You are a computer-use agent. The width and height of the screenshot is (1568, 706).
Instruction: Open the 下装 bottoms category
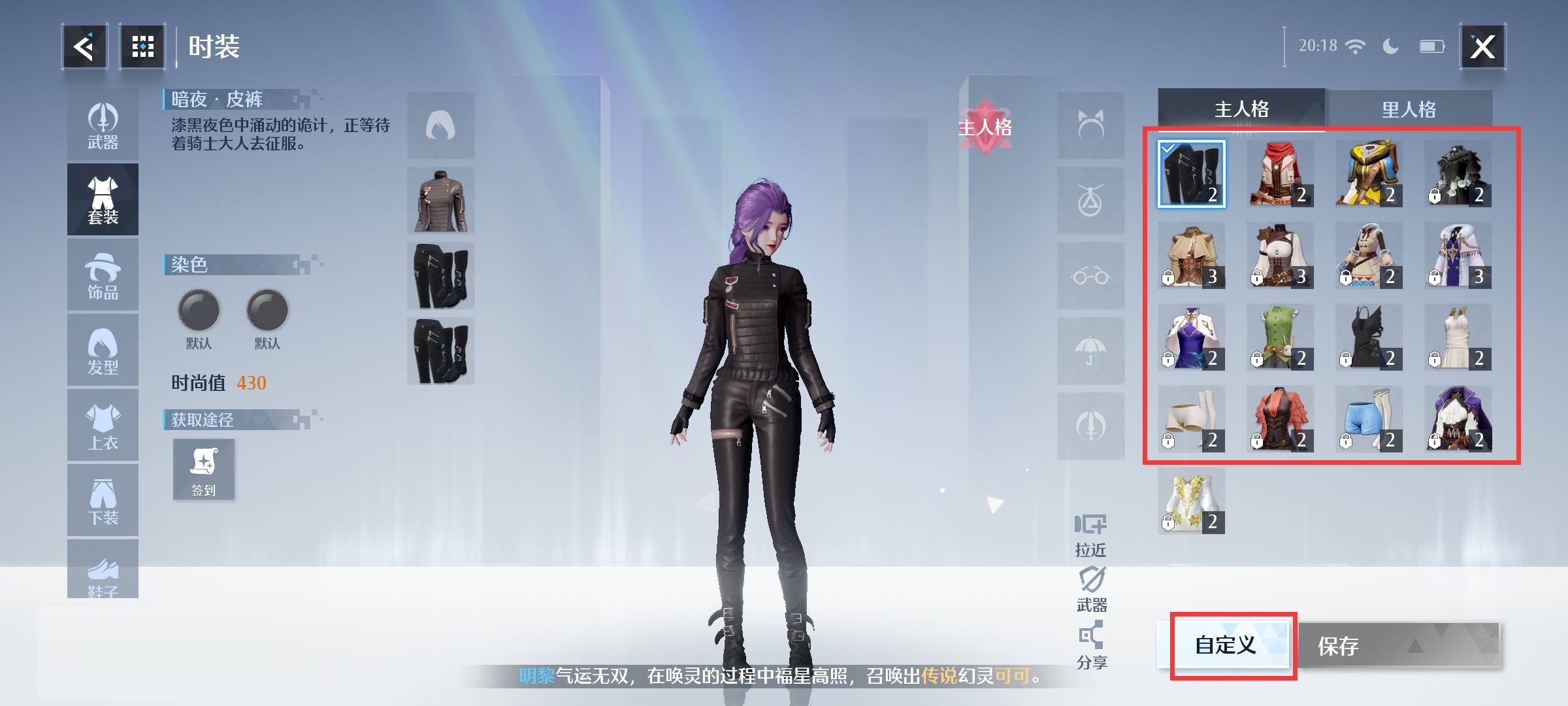(103, 501)
